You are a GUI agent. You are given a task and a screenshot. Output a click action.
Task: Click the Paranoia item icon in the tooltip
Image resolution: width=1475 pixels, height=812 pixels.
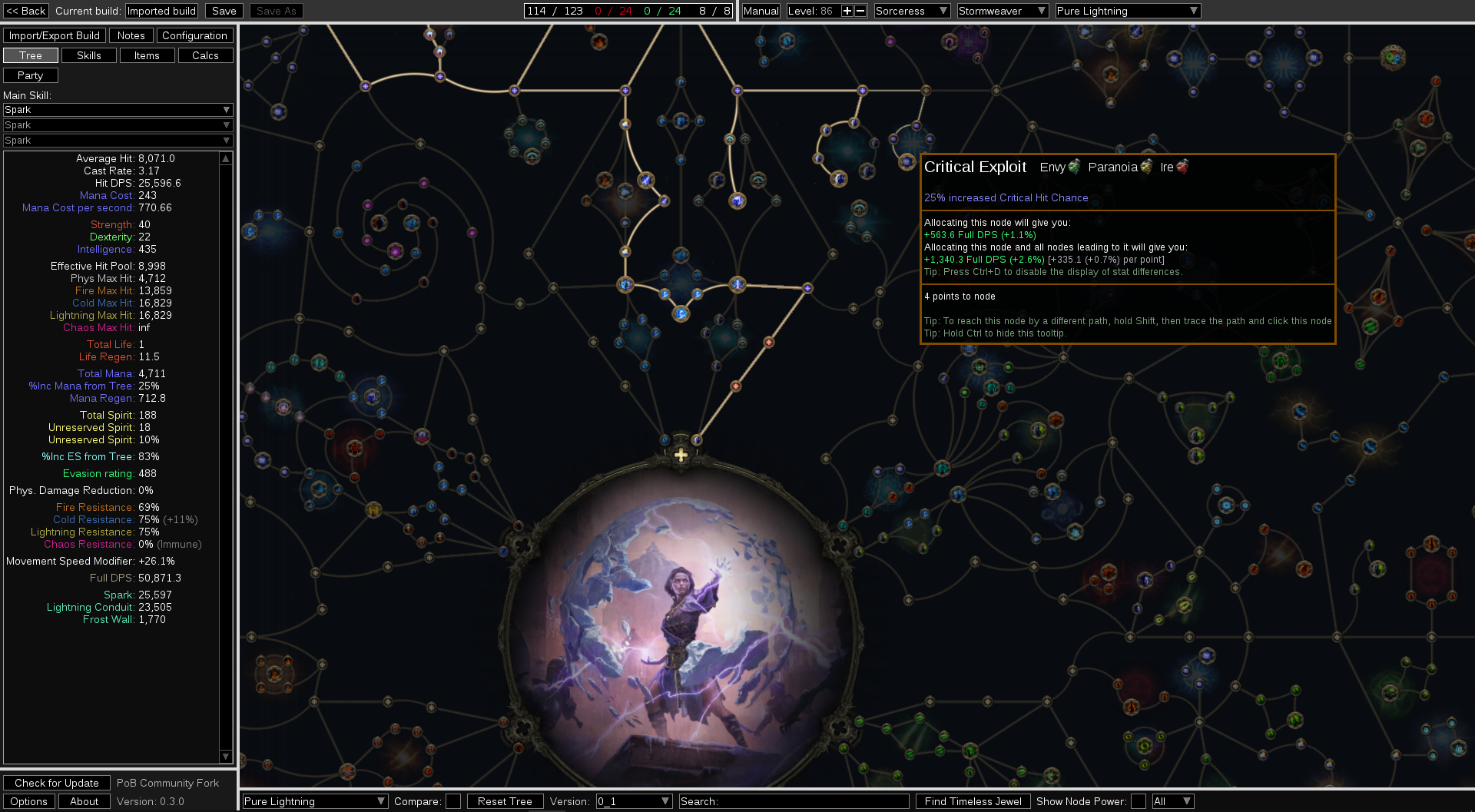(1146, 167)
